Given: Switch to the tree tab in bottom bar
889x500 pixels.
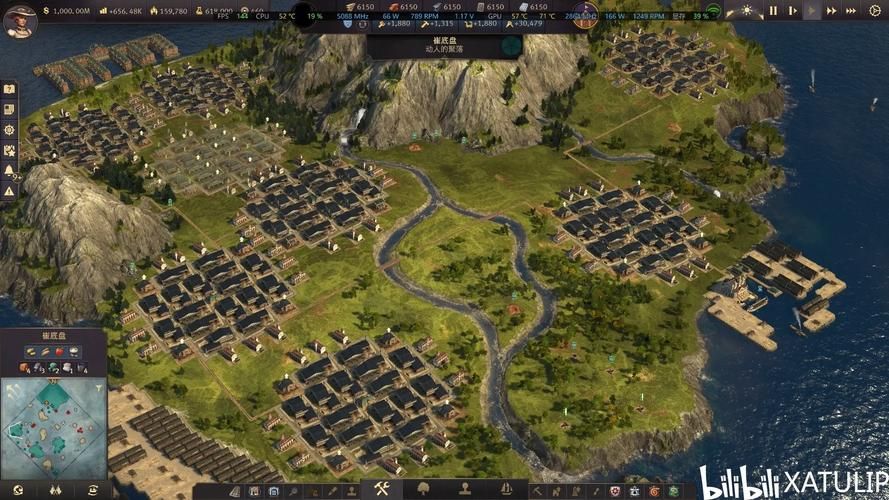Looking at the screenshot, I should click(x=423, y=489).
